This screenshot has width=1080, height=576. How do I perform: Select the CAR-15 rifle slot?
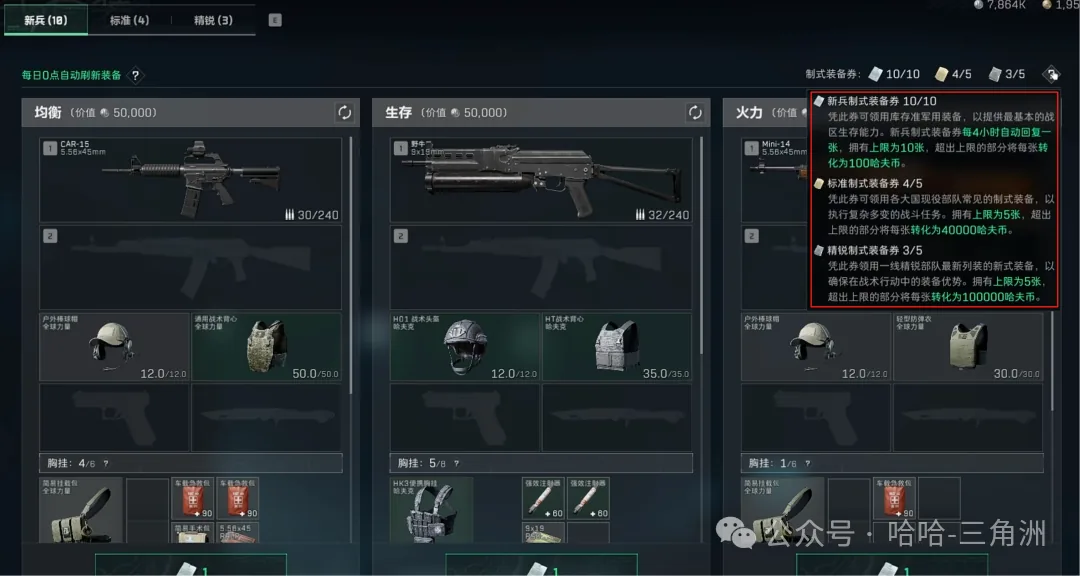pyautogui.click(x=190, y=179)
